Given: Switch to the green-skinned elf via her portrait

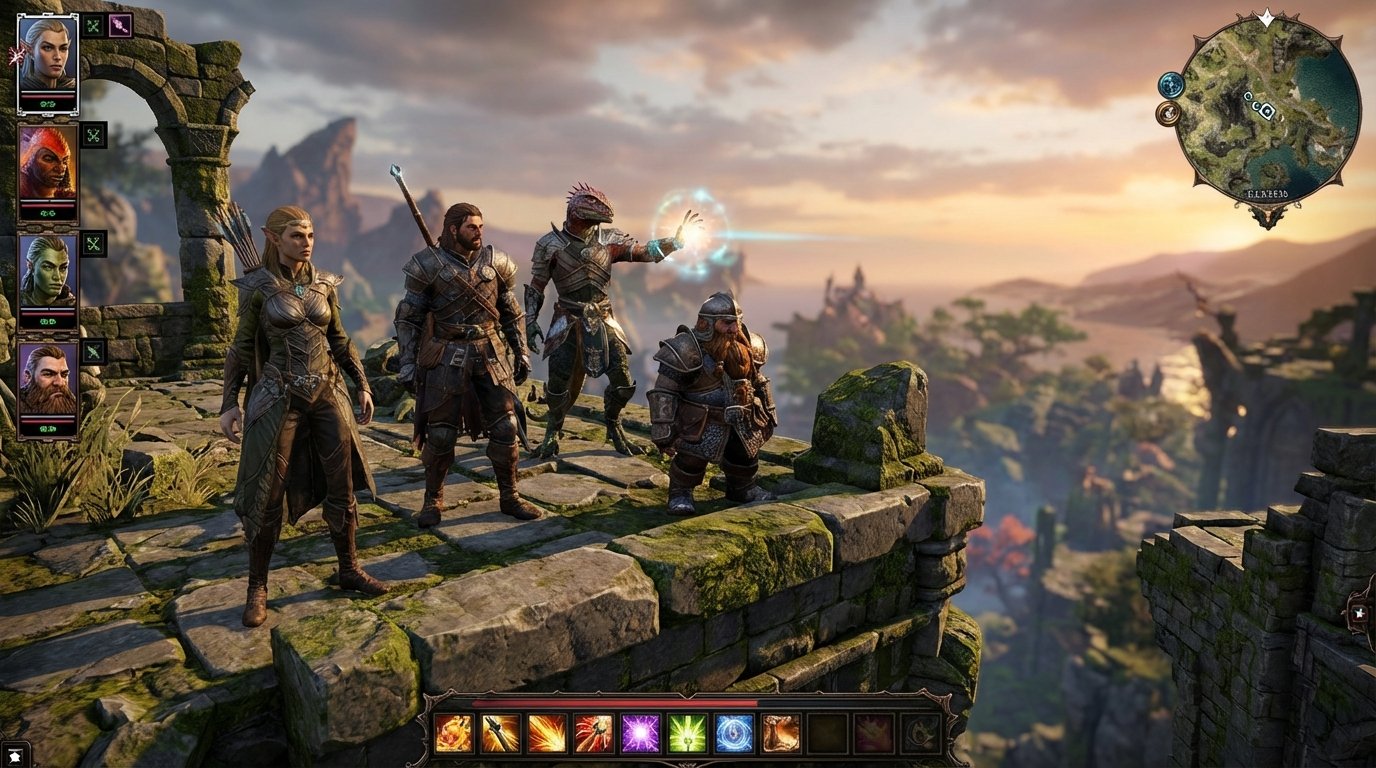Looking at the screenshot, I should [x=47, y=270].
